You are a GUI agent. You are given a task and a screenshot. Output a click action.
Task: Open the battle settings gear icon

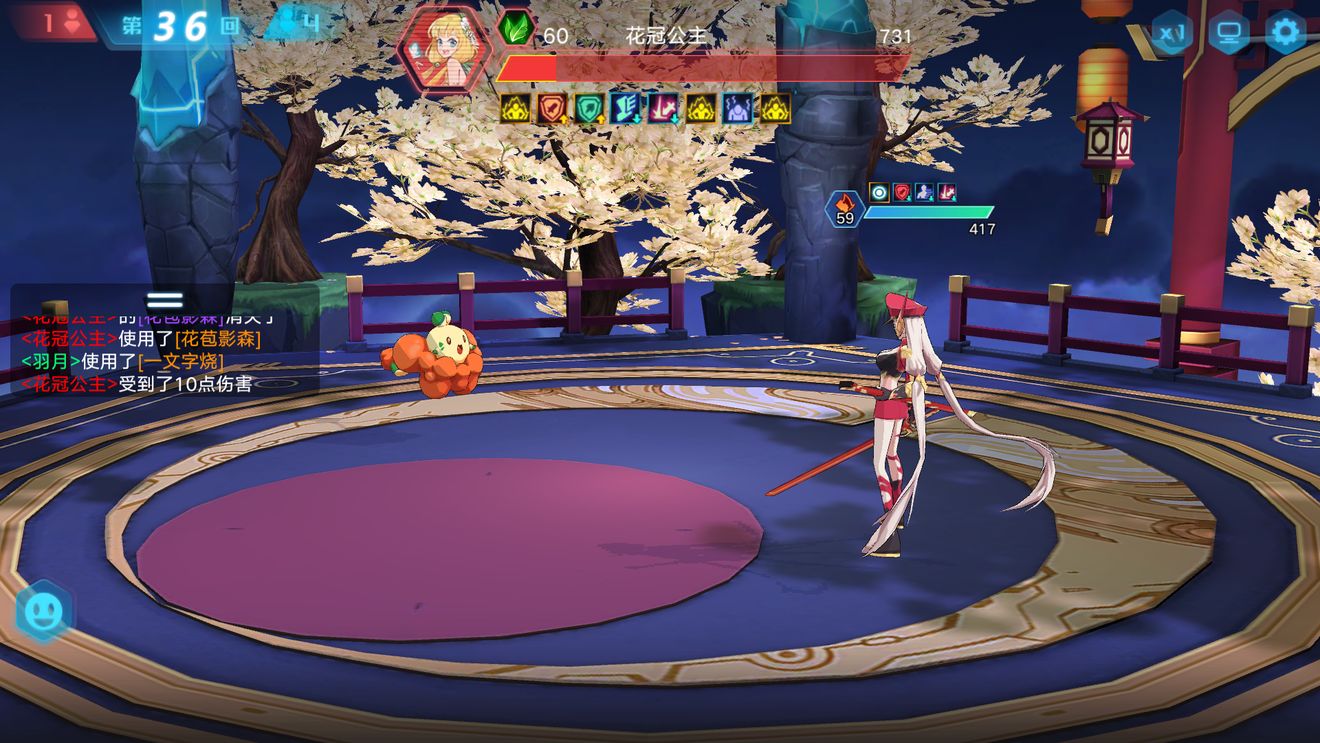[x=1288, y=31]
